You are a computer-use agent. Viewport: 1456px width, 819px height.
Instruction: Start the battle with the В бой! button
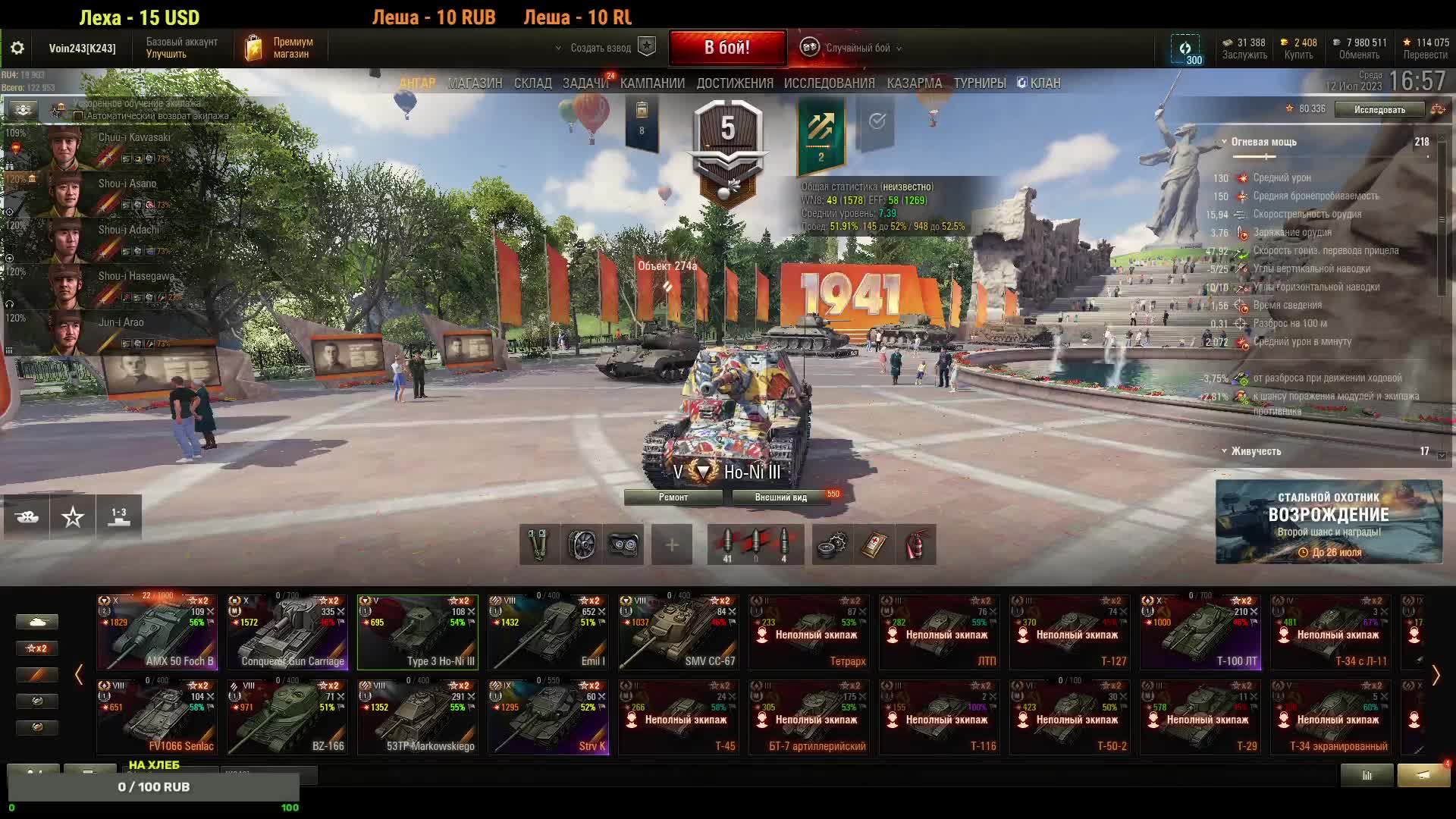point(726,48)
